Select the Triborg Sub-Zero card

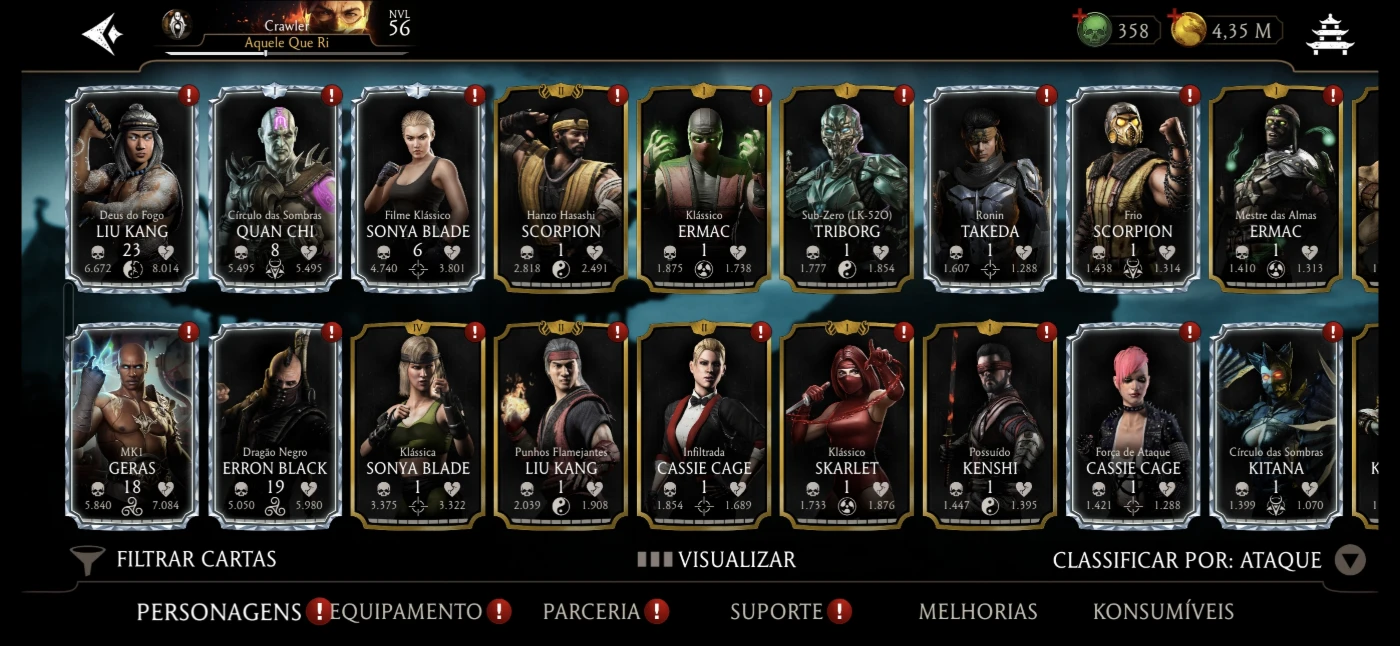coord(847,190)
